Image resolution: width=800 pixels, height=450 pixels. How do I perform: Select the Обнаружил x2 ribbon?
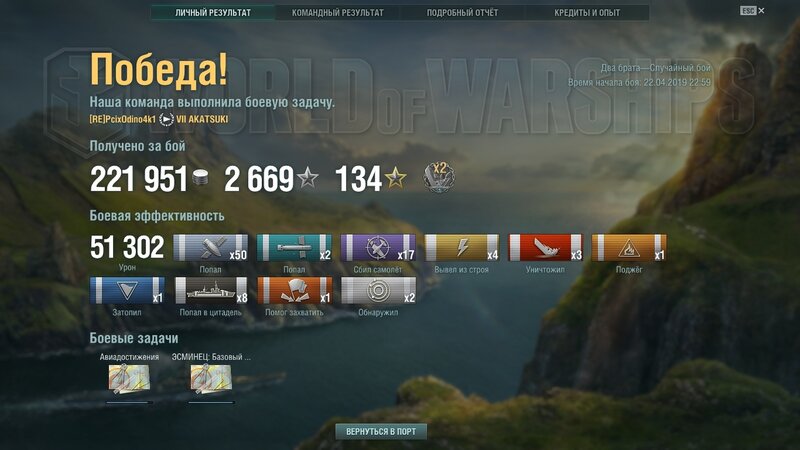(x=379, y=290)
